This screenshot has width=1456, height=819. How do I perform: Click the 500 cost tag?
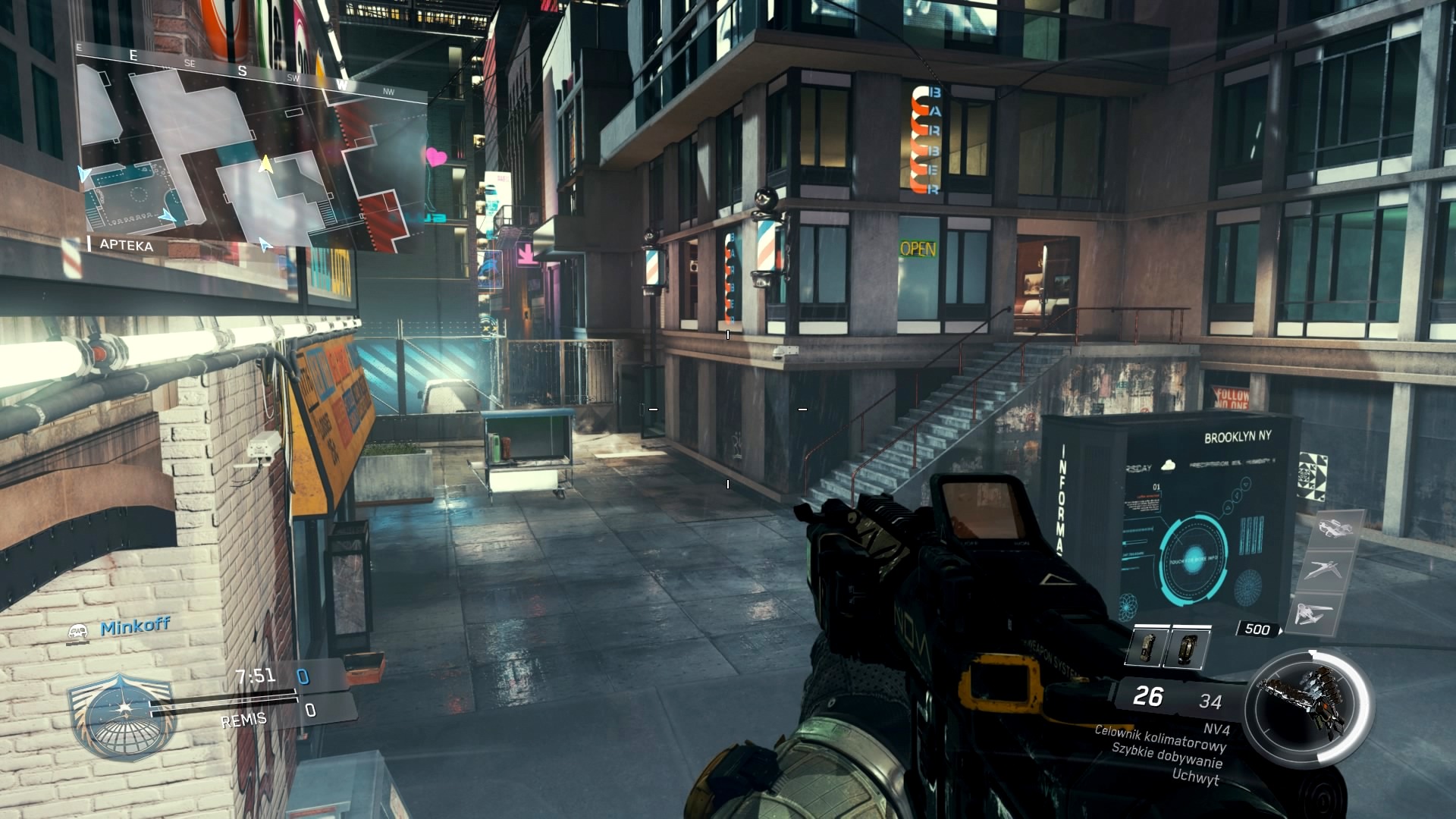tap(1258, 629)
